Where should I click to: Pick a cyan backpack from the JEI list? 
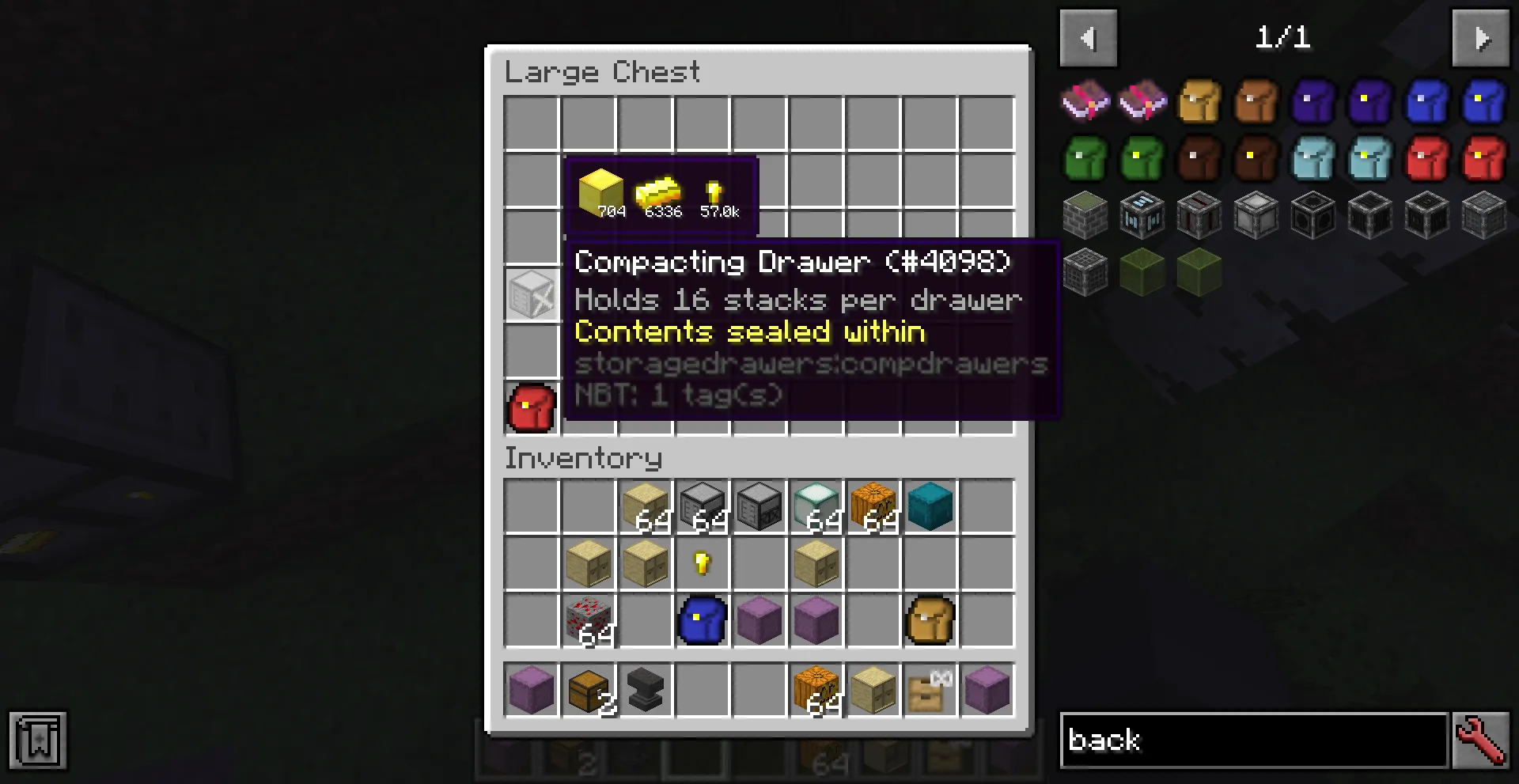(x=1313, y=158)
